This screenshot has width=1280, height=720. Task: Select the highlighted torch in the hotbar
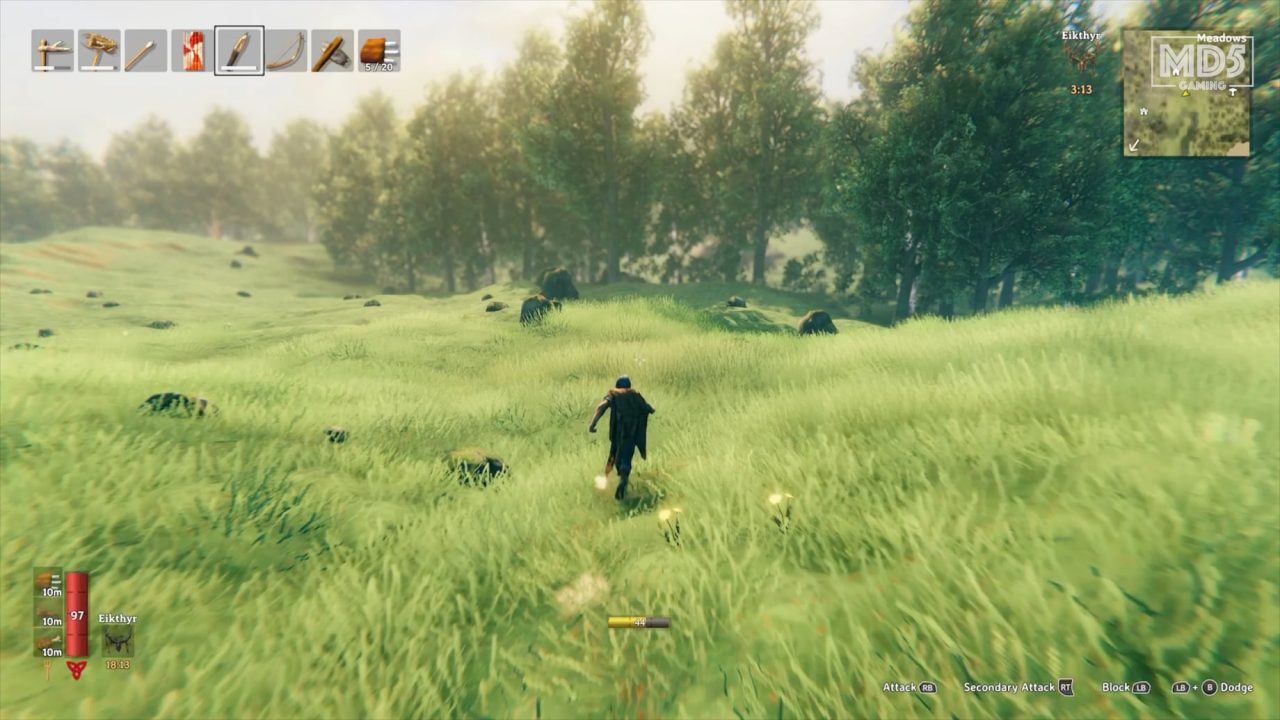(x=238, y=49)
